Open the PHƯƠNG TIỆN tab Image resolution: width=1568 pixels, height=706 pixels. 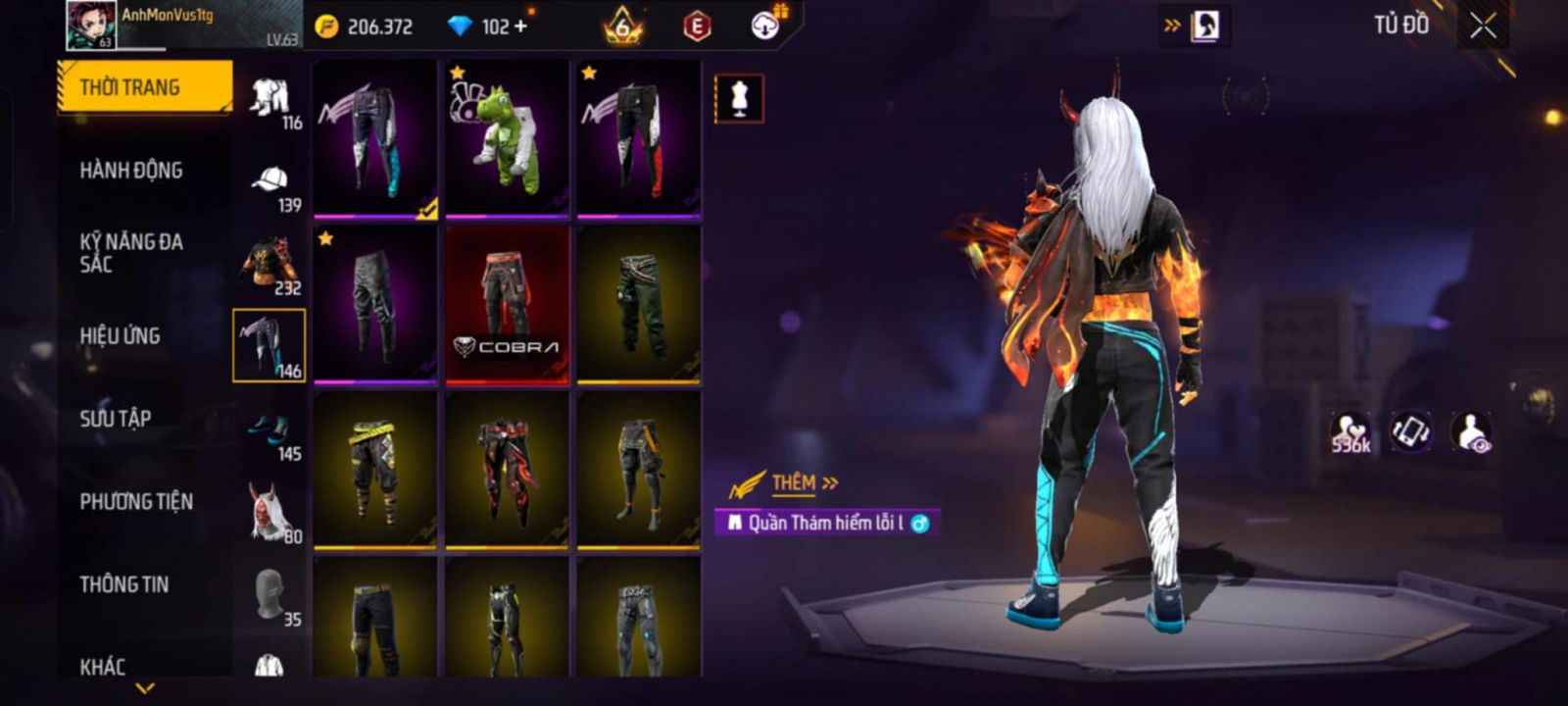tap(136, 502)
